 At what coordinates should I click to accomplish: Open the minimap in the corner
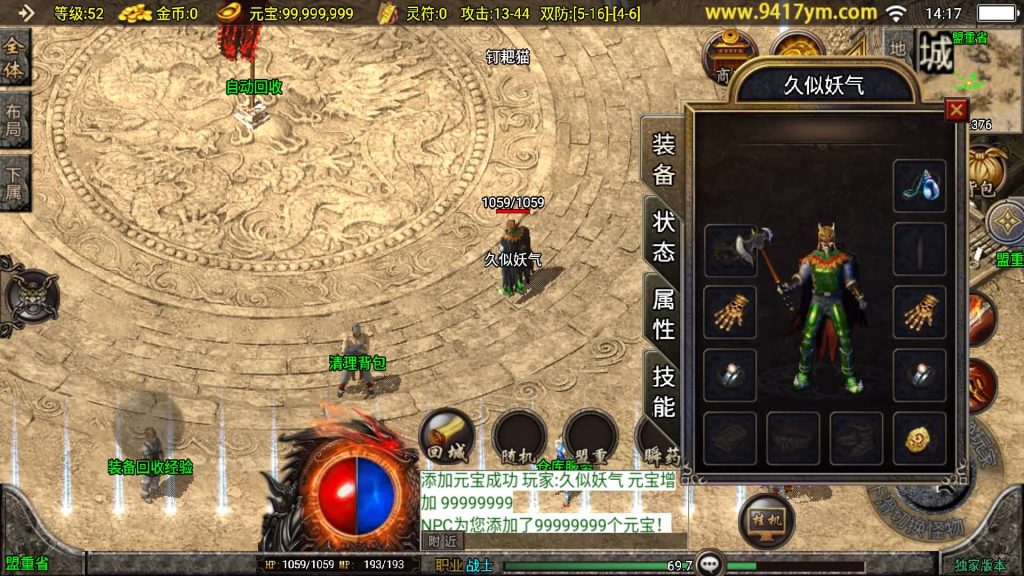point(986,79)
